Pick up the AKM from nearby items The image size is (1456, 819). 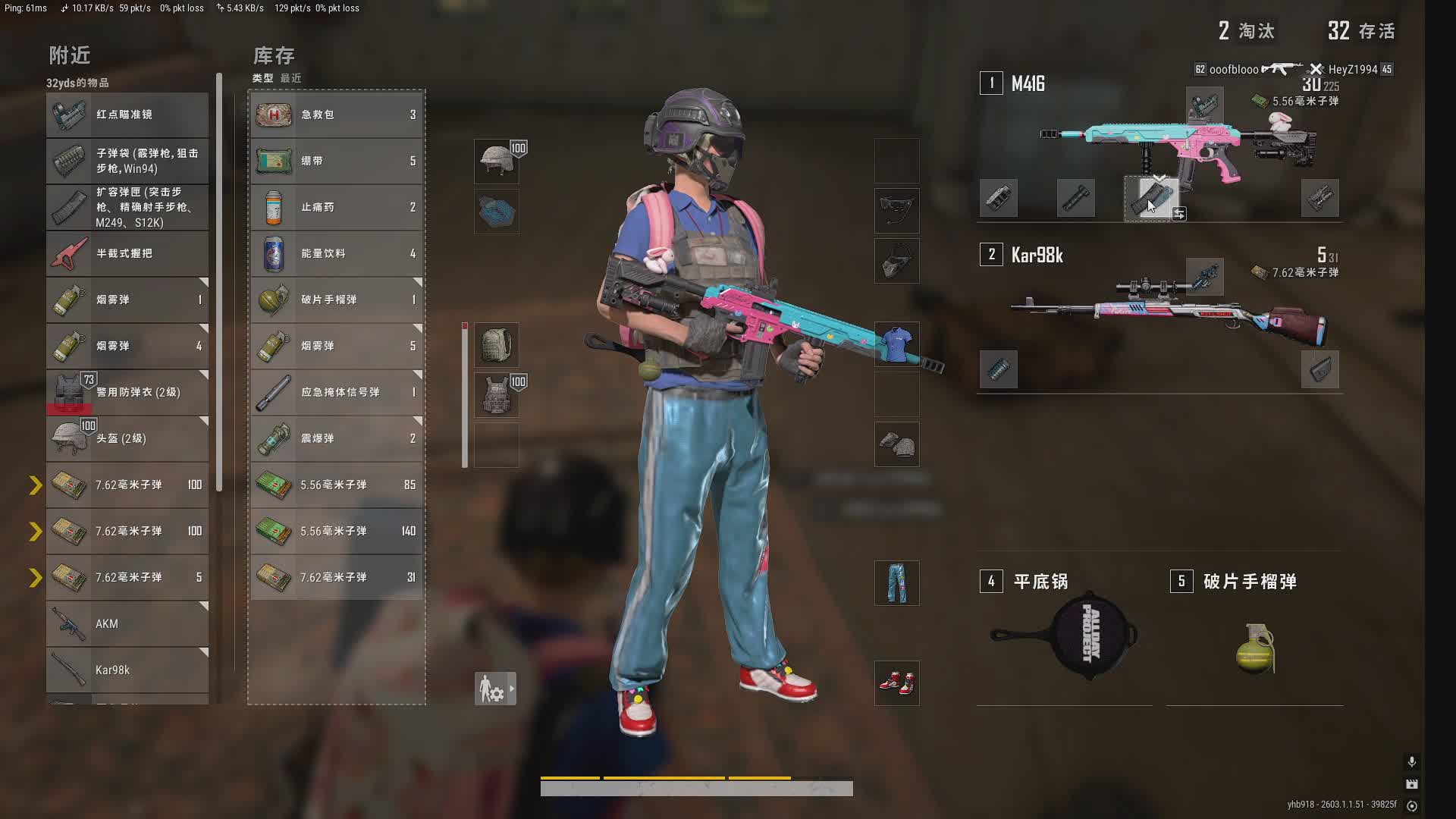127,623
